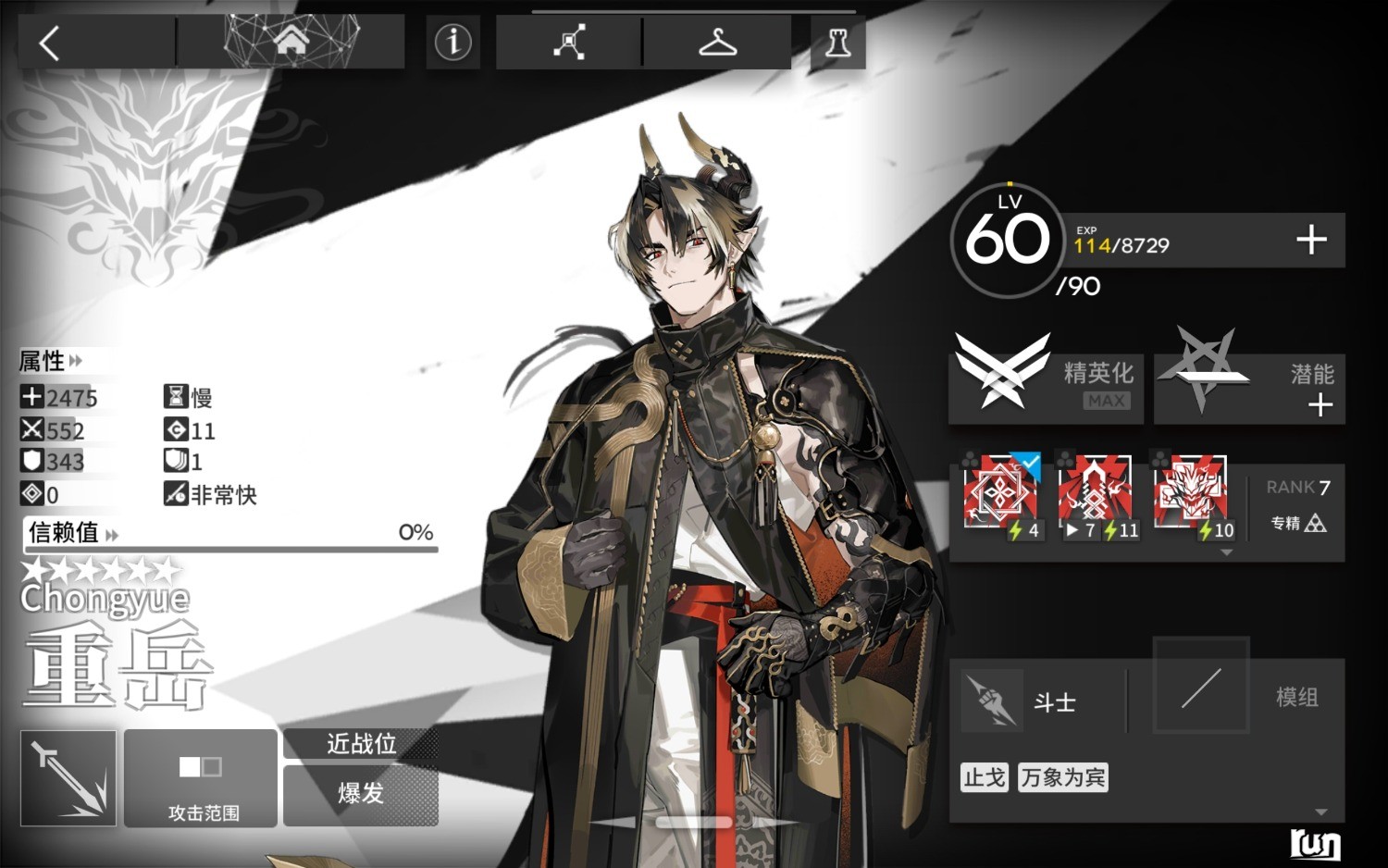View the 斗士 class branch details
This screenshot has height=868, width=1388.
pos(1036,701)
